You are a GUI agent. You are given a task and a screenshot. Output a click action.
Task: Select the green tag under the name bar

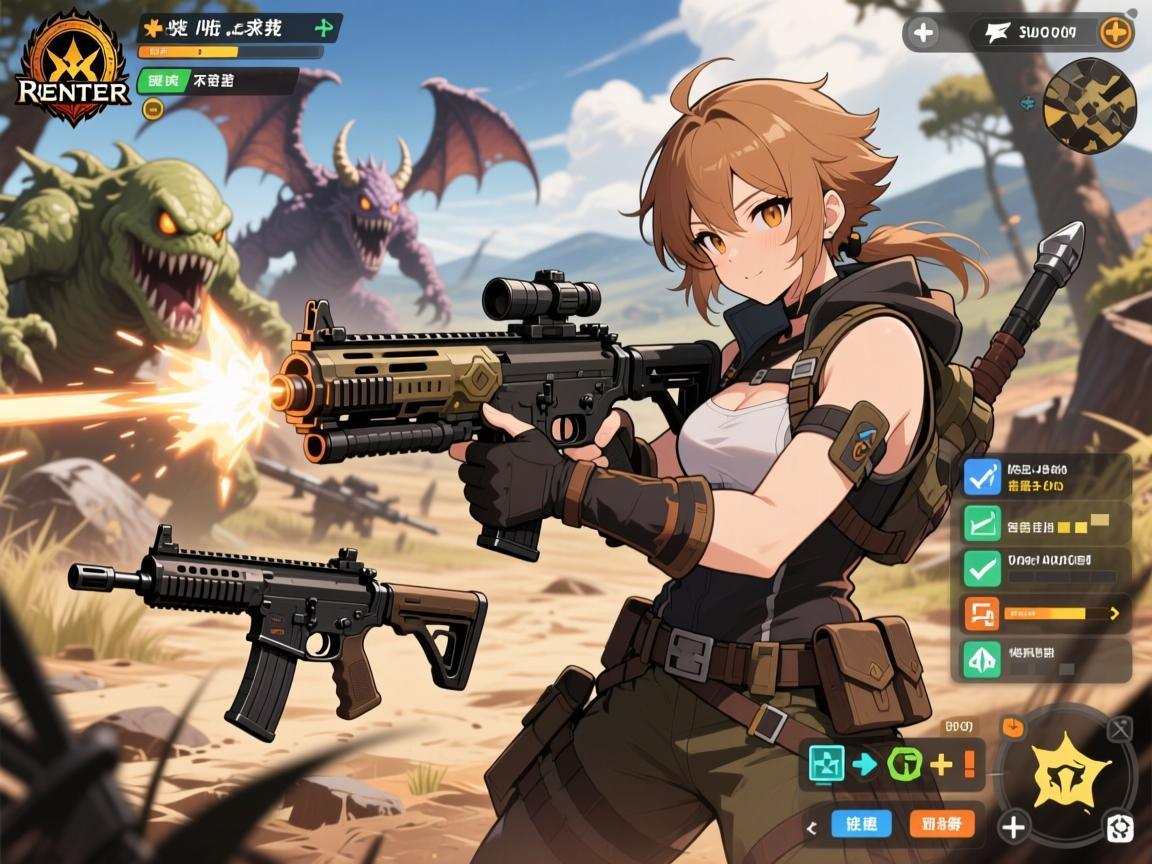point(158,81)
